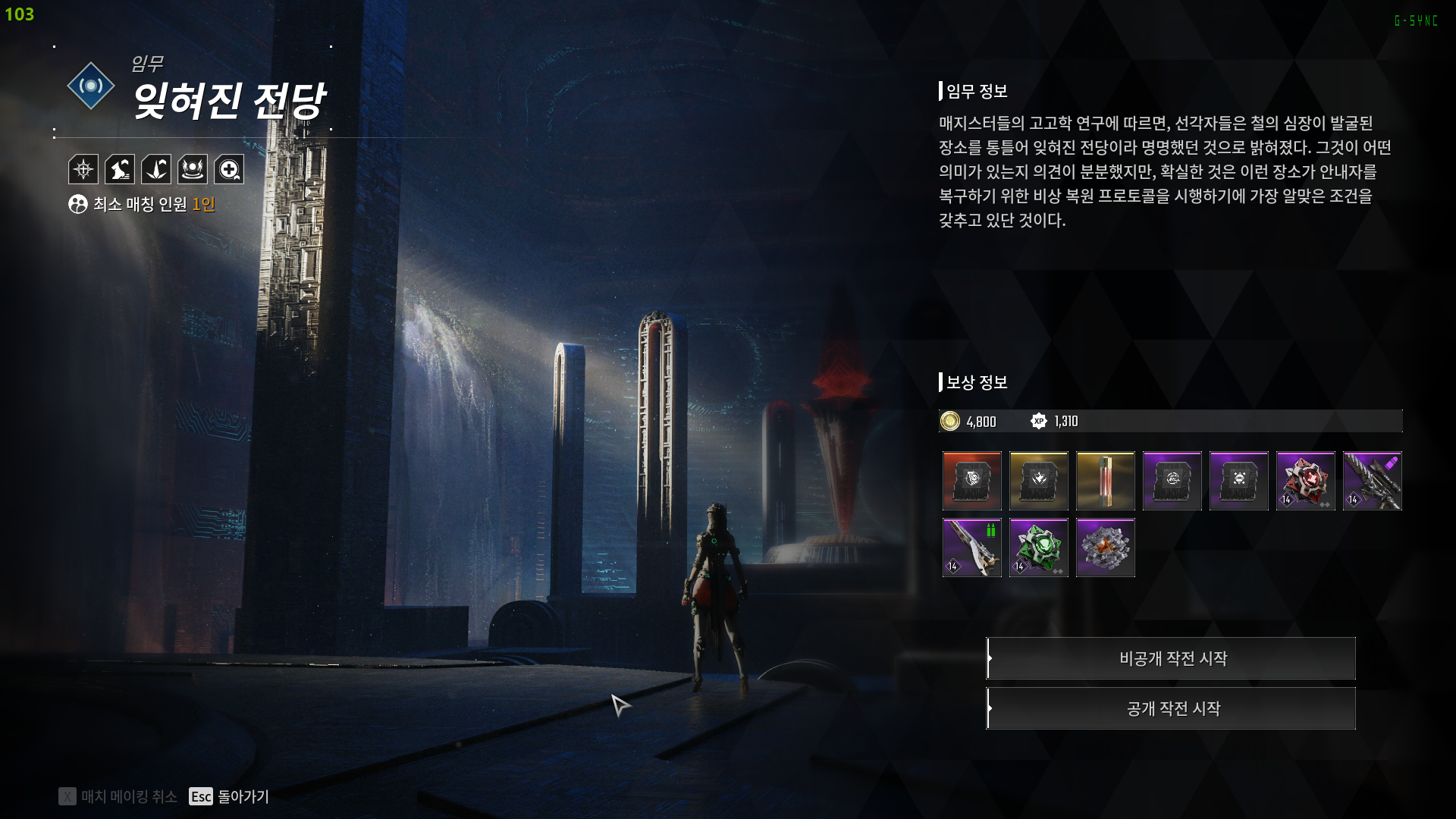View the gray rock cluster material reward
Image resolution: width=1456 pixels, height=819 pixels.
(x=1105, y=548)
